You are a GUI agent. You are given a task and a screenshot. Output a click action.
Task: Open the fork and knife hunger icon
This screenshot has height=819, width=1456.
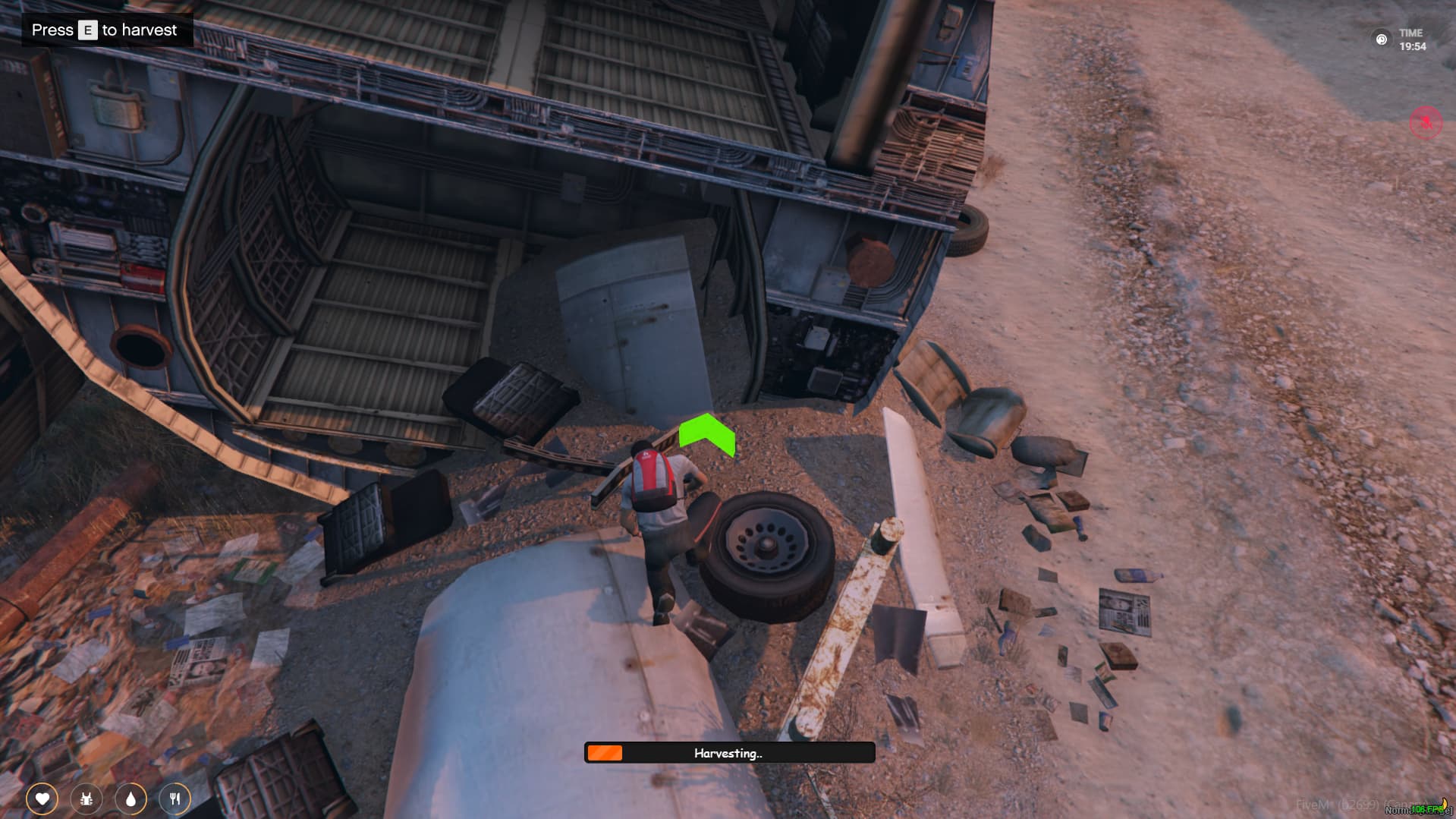[175, 799]
